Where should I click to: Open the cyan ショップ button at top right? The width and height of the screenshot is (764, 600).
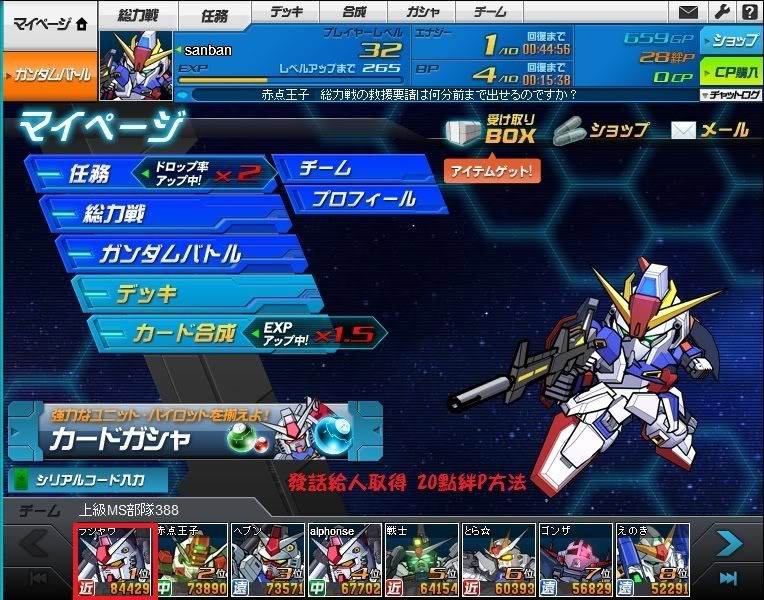coord(731,41)
